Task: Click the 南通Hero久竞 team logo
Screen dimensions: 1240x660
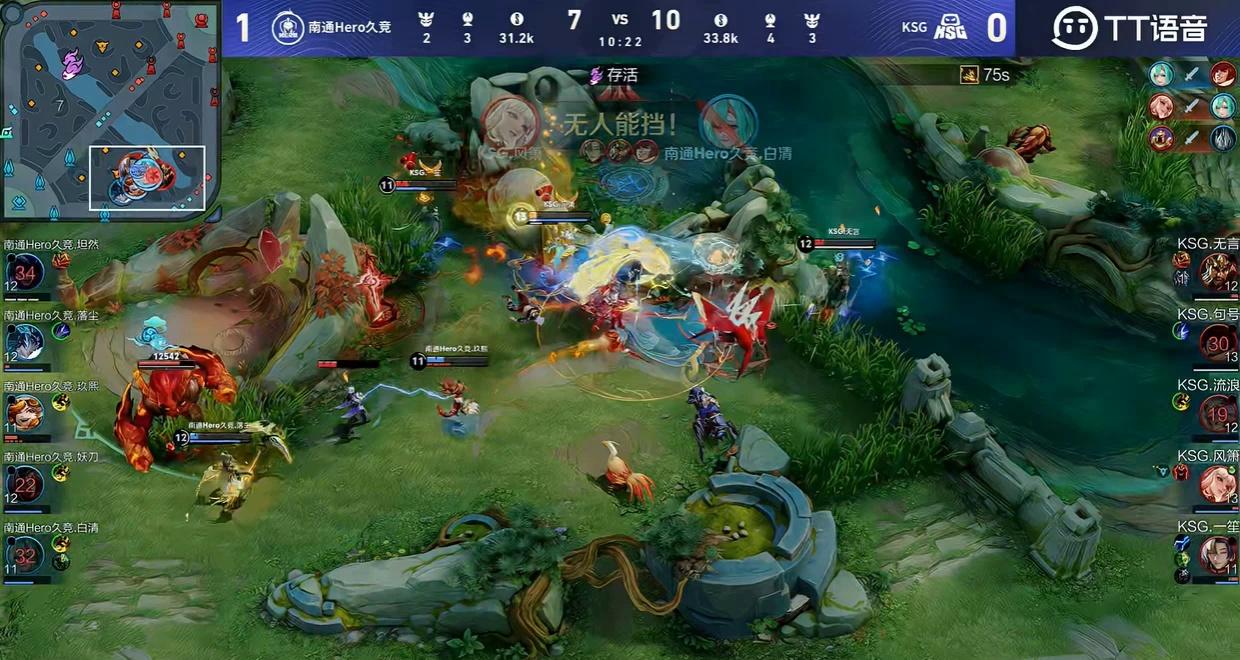Action: point(288,28)
